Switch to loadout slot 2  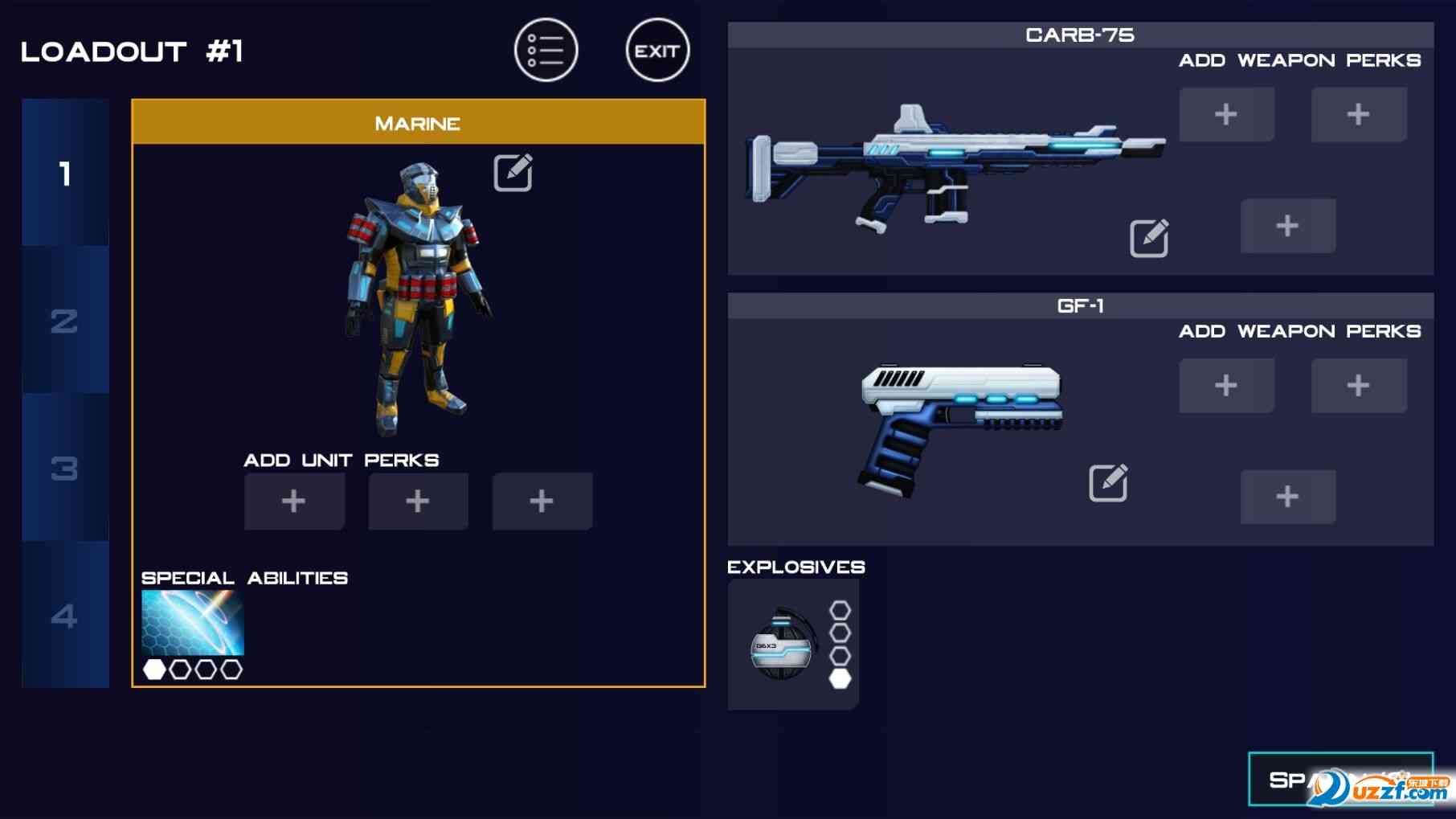65,321
